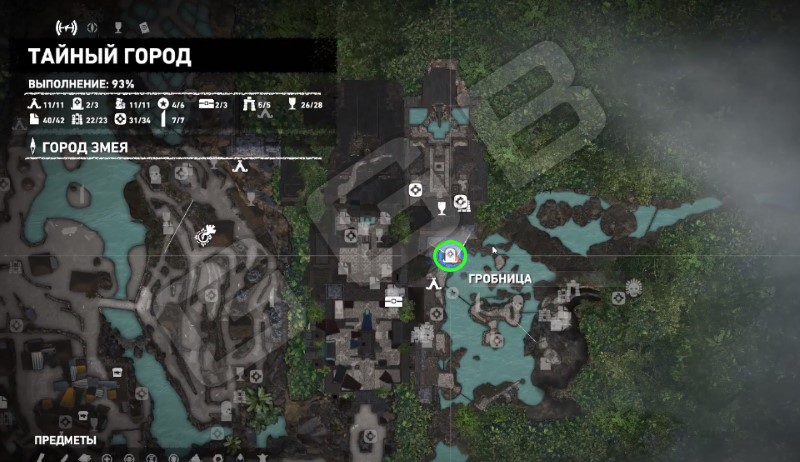Click the skull mask marker east of Гробница
800x462 pixels.
[x=632, y=288]
